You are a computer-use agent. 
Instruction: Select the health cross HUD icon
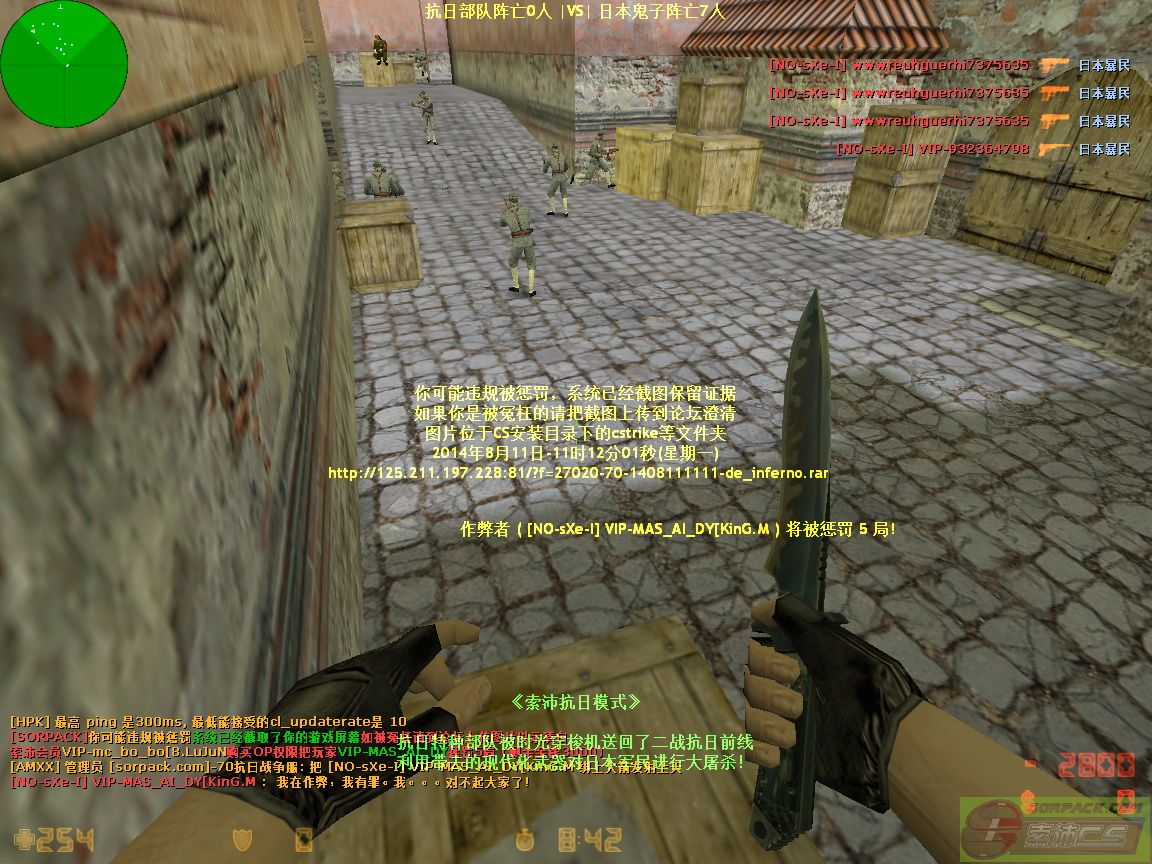(23, 839)
